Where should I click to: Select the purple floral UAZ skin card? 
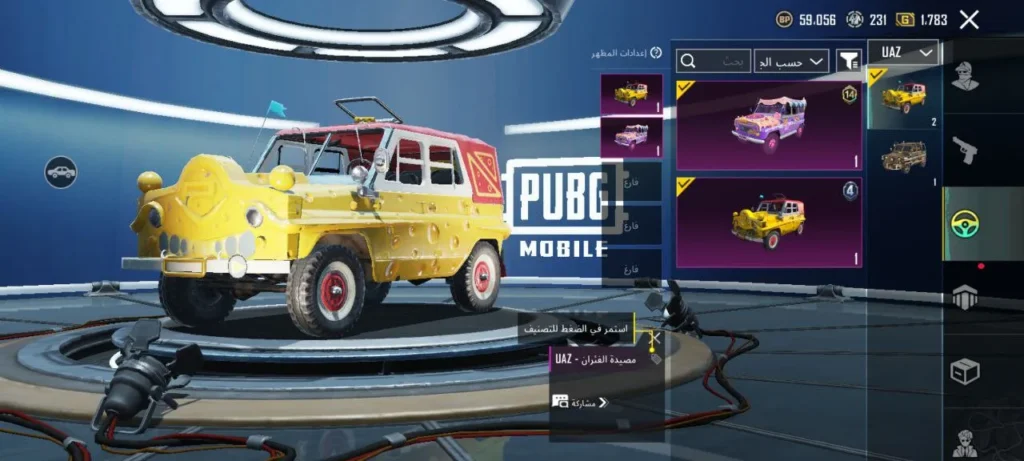tap(769, 125)
